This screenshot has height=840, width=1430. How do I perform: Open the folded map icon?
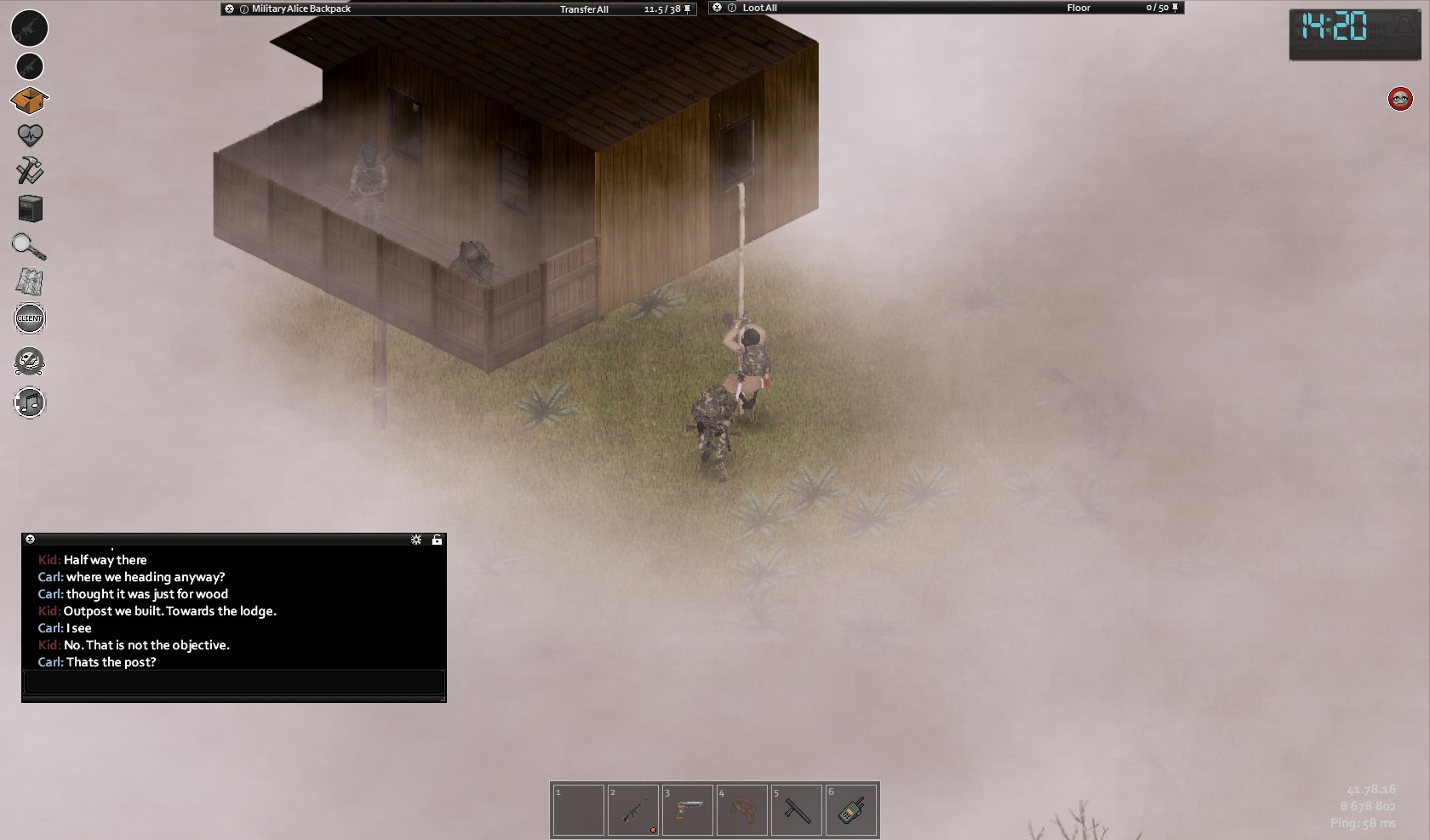click(30, 282)
